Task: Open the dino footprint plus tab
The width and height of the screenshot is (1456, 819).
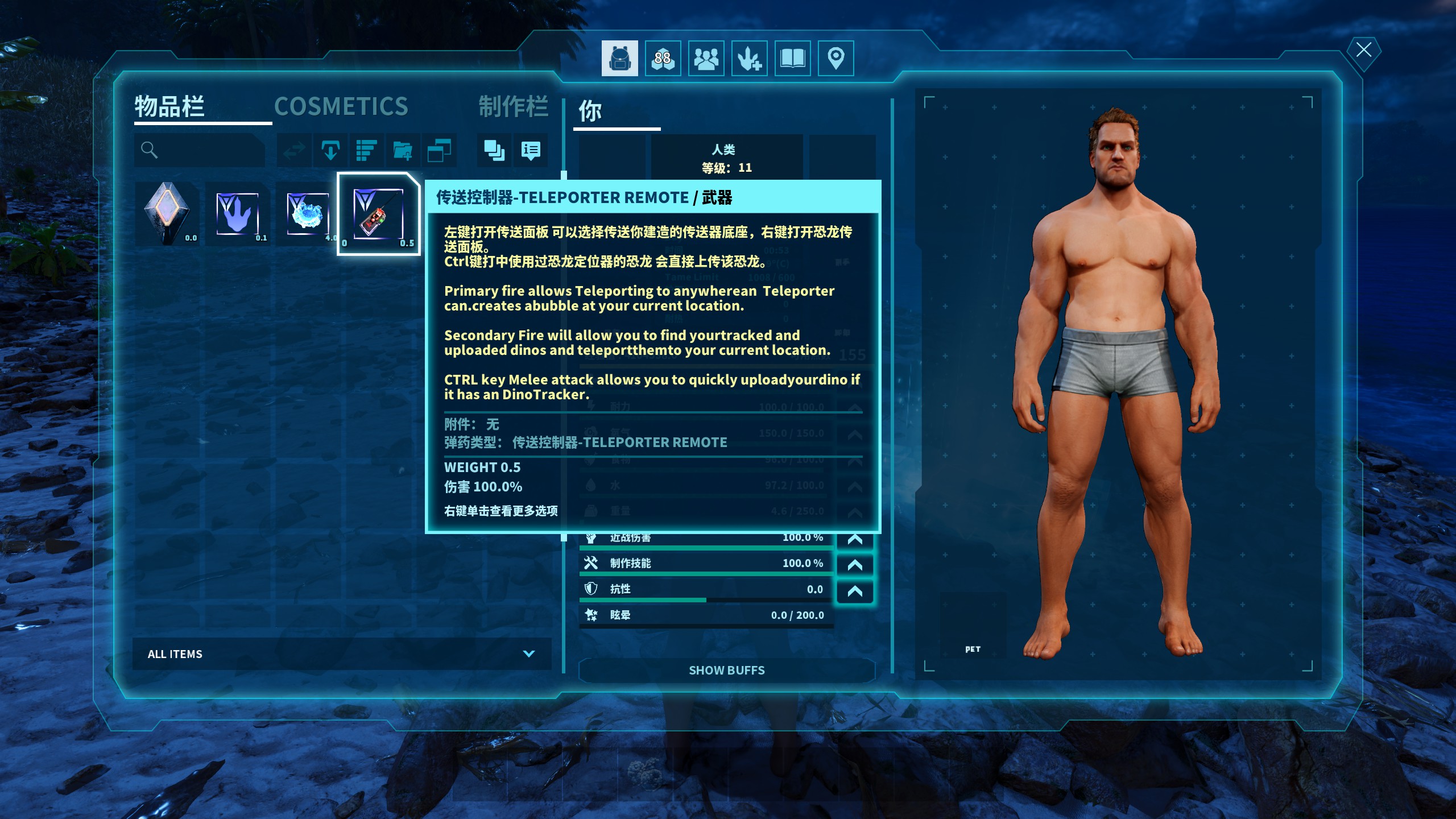Action: 749,58
